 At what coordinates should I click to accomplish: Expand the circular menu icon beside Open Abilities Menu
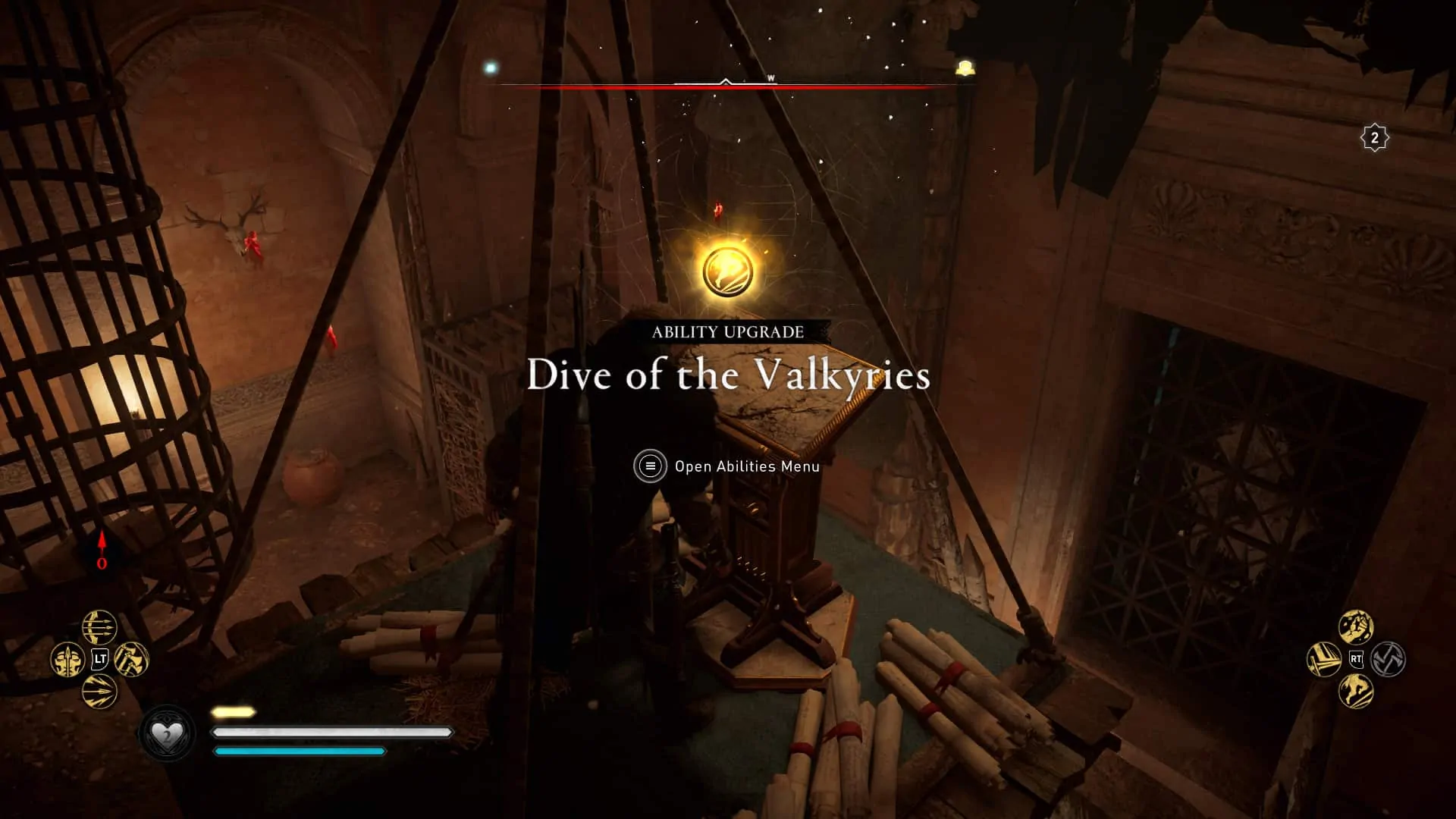[x=648, y=466]
